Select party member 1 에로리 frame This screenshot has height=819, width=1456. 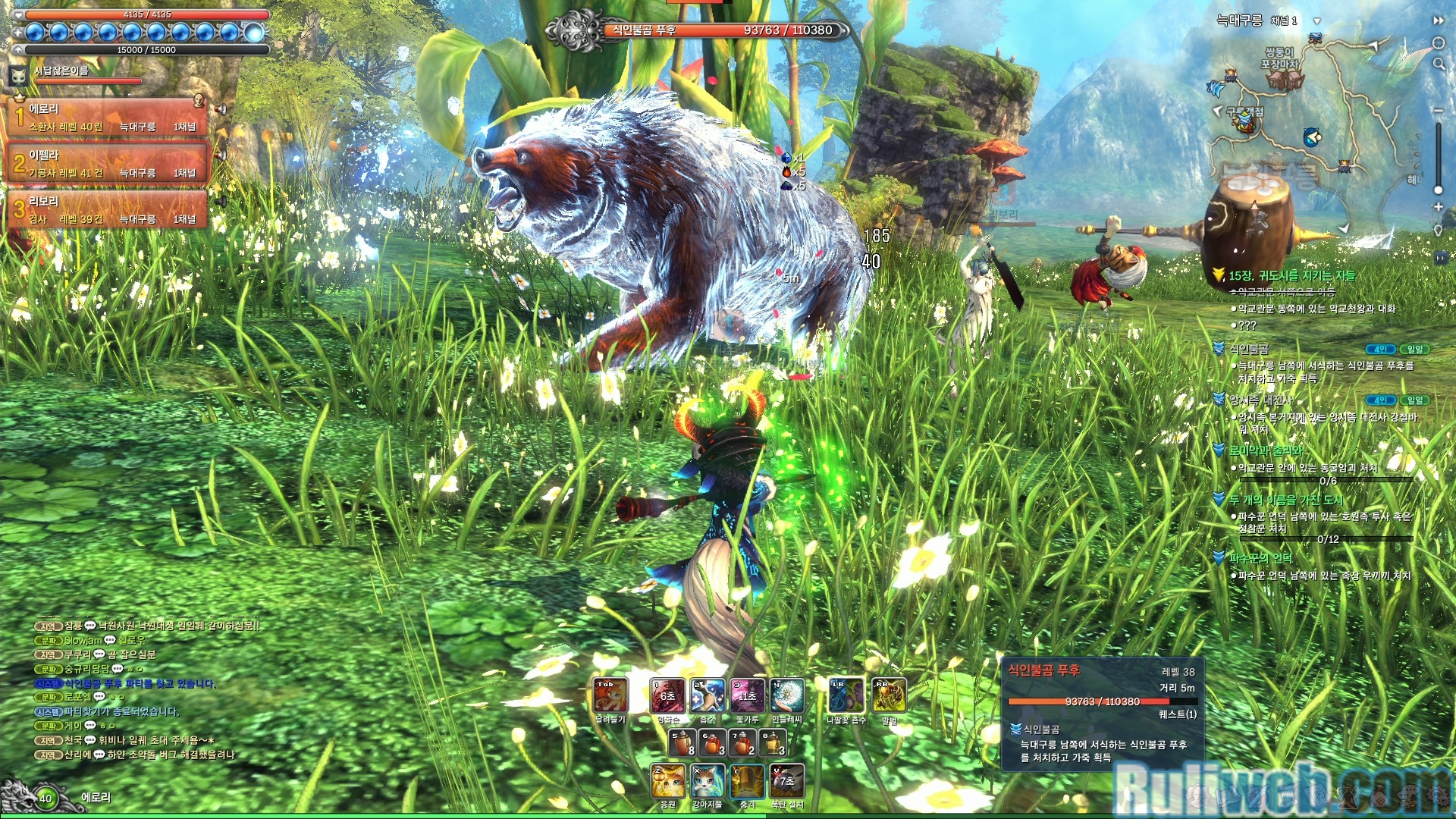108,117
